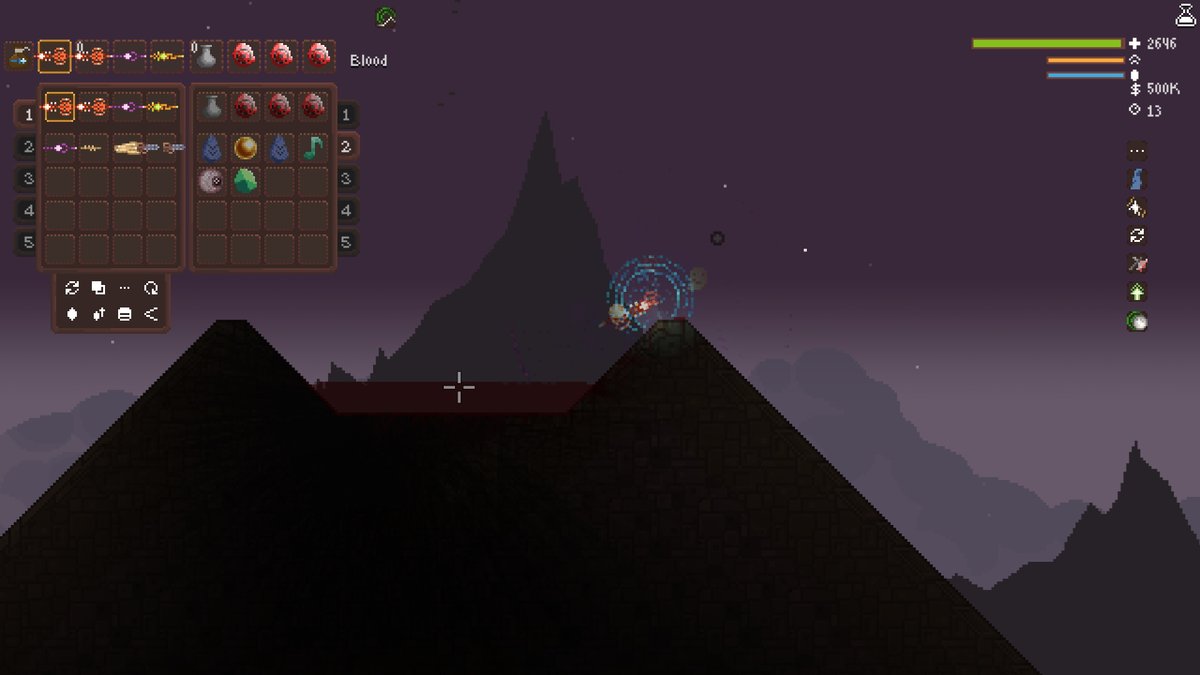This screenshot has height=675, width=1200.
Task: Choose the eyeball item in the inventory
Action: click(211, 181)
